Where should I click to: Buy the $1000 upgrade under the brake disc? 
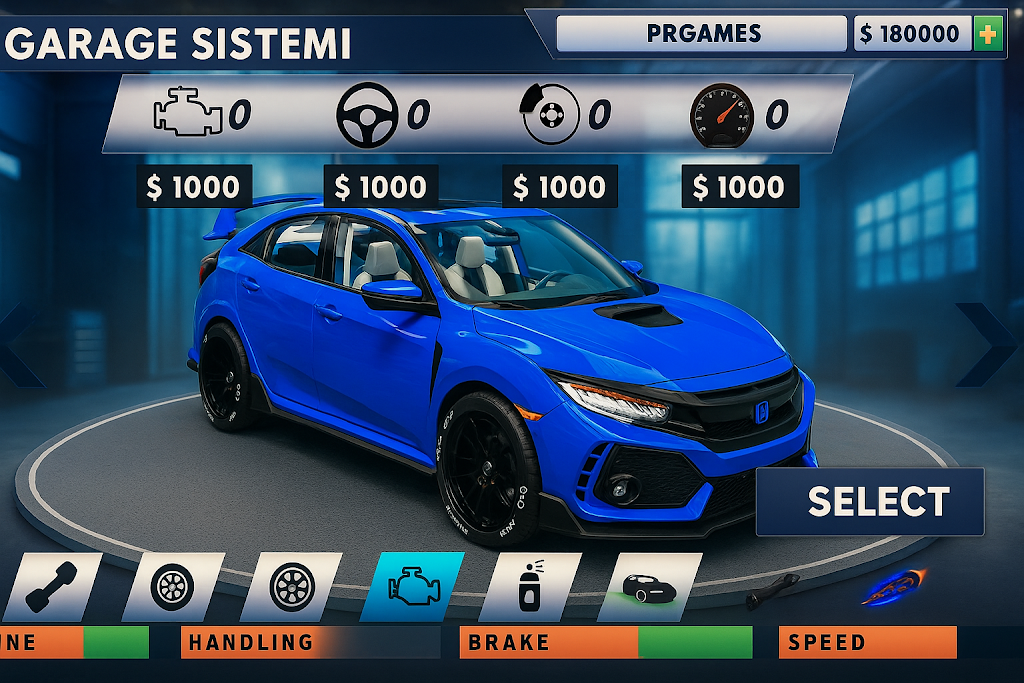559,187
